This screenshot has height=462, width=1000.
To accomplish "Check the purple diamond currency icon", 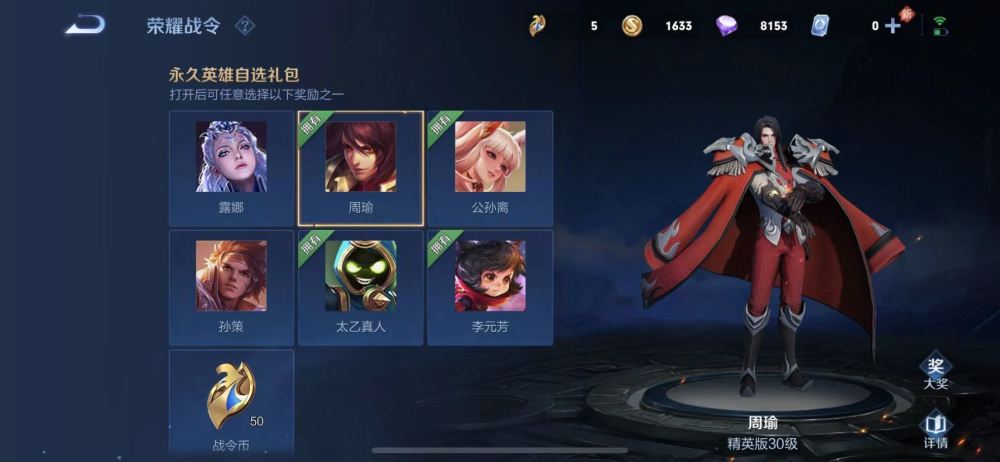I will [727, 26].
